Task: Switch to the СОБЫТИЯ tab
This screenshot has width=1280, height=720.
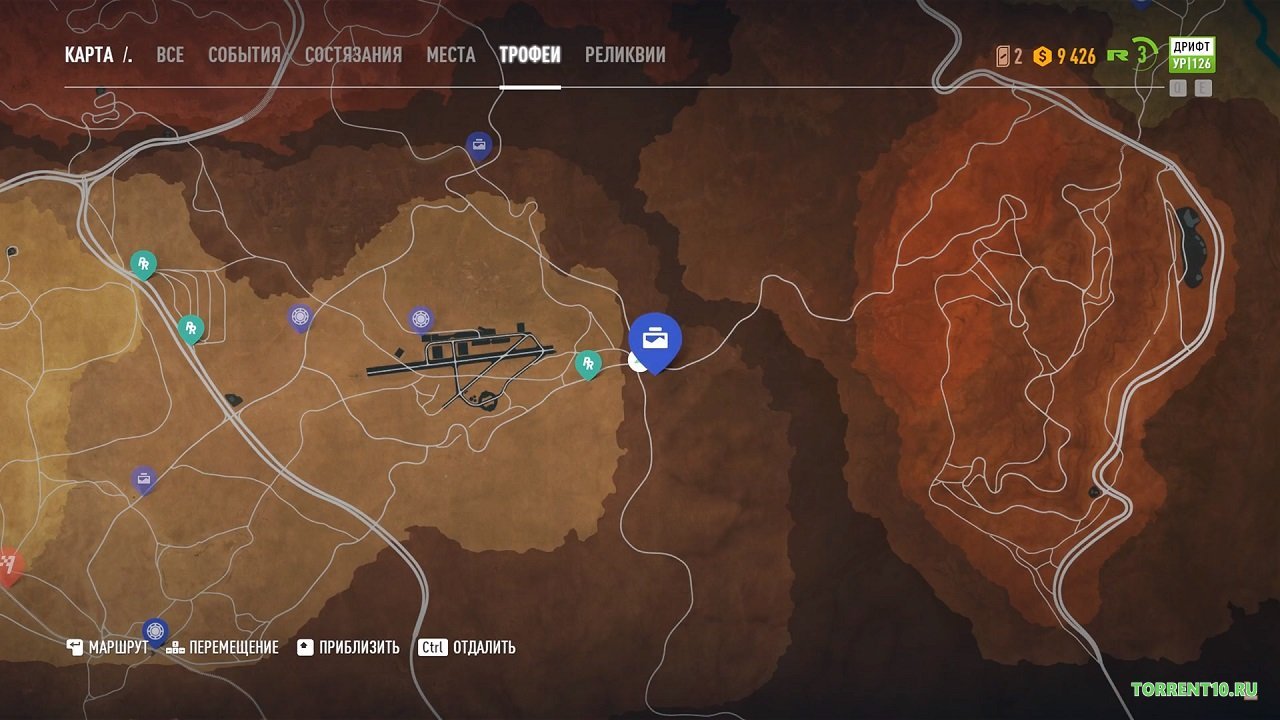Action: pyautogui.click(x=244, y=55)
